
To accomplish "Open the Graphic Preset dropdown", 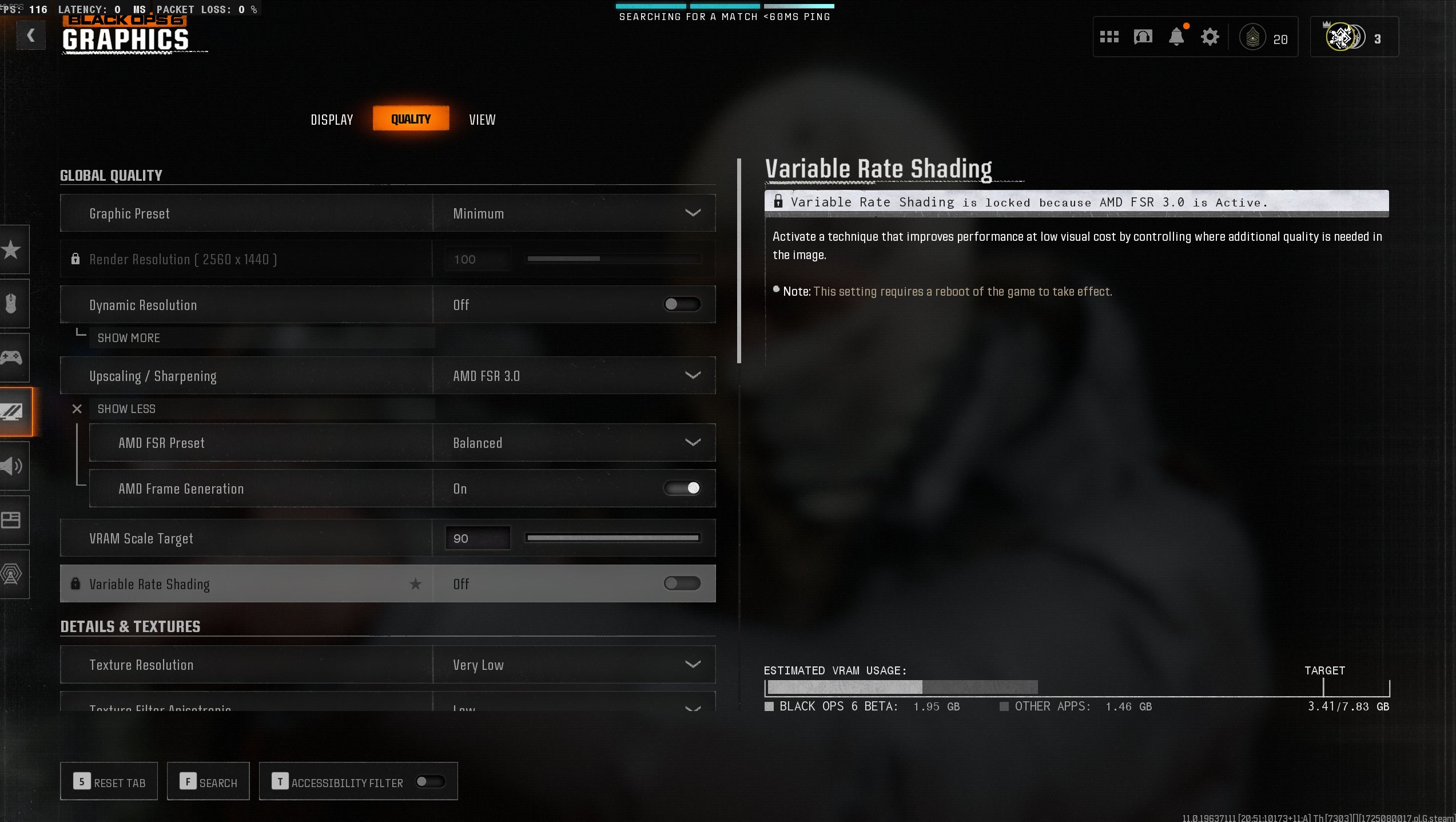I will (x=575, y=213).
